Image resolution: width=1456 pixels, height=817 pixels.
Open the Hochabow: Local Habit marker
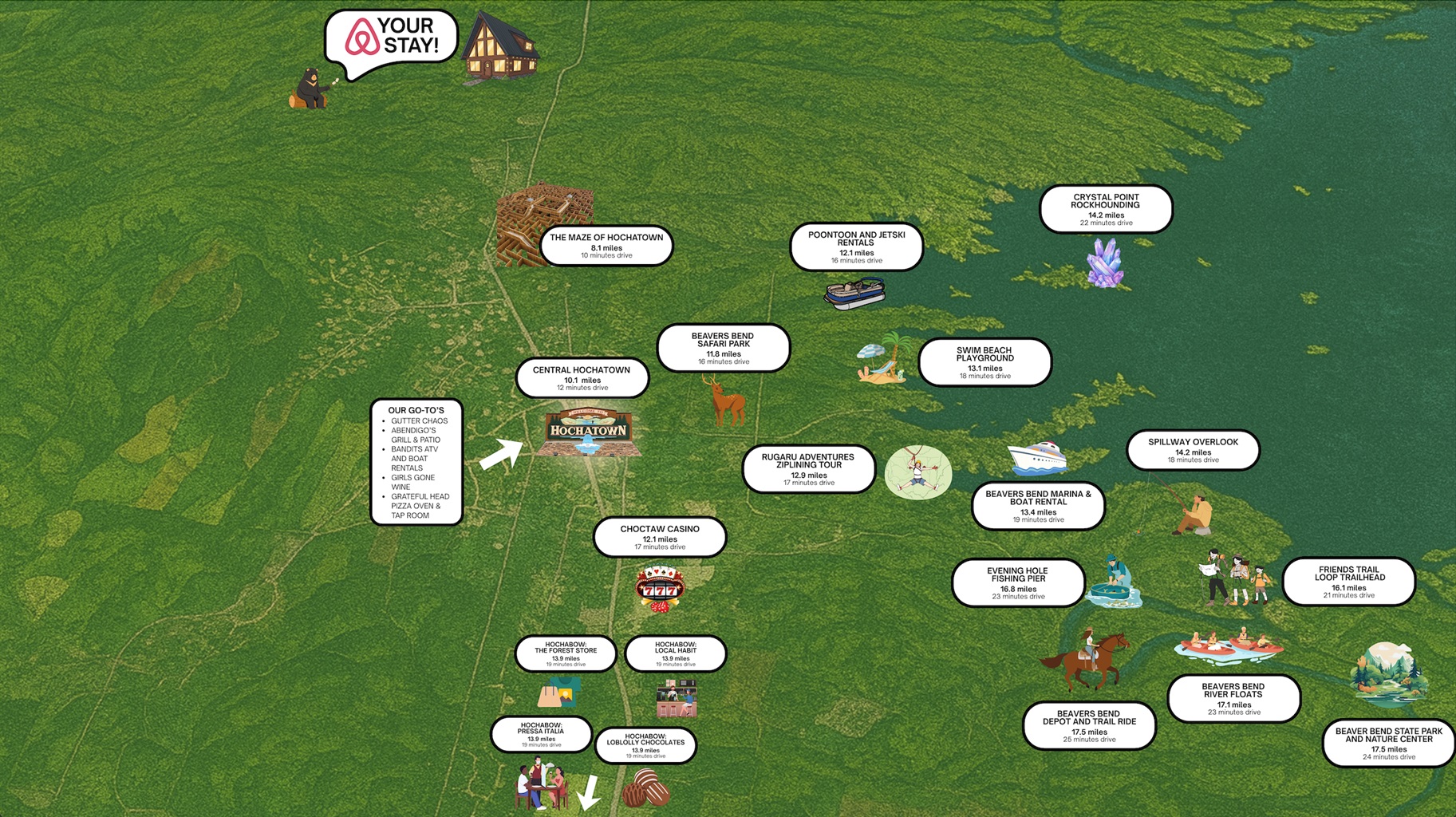pyautogui.click(x=676, y=653)
